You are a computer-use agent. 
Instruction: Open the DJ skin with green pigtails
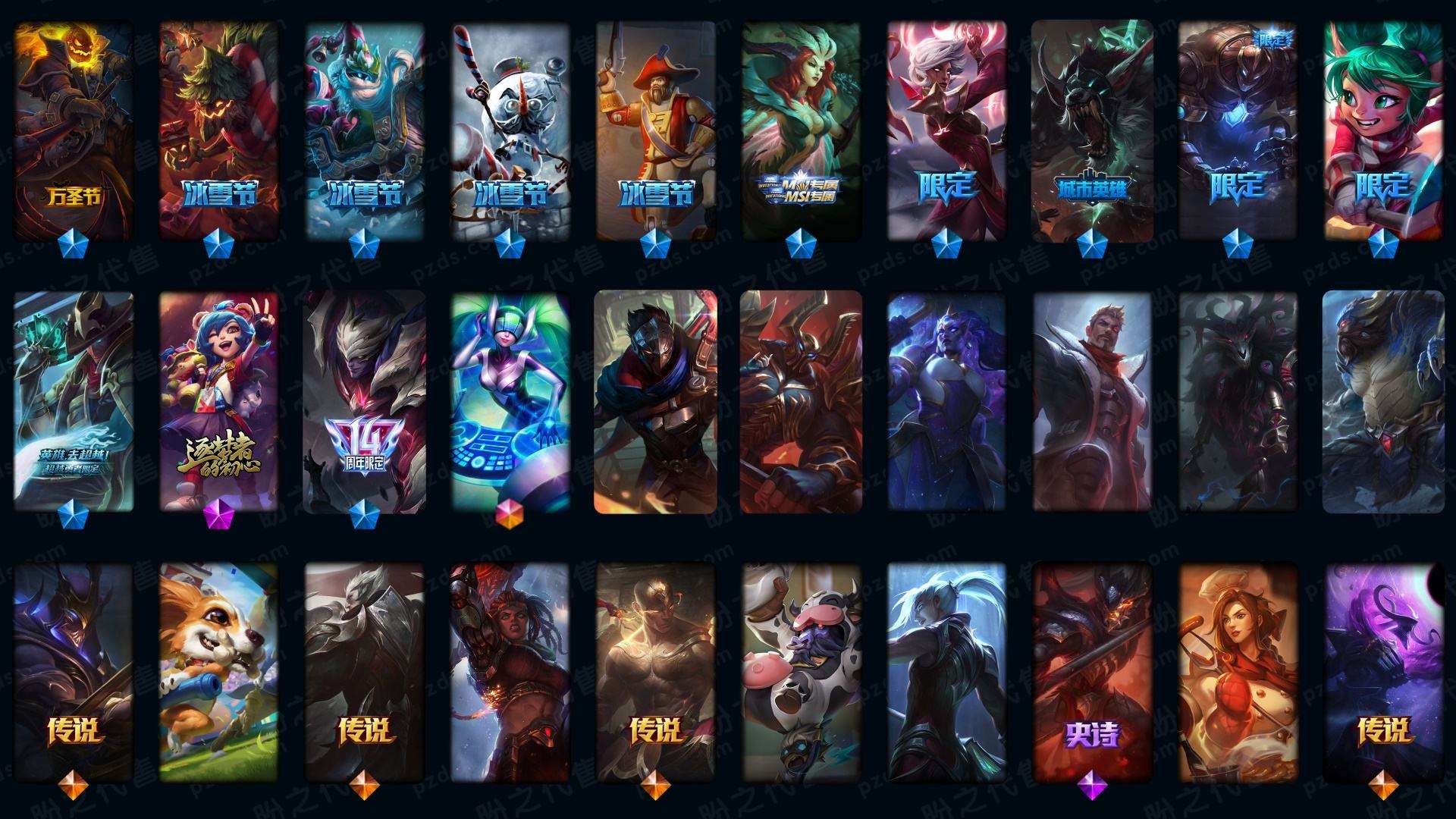[510, 402]
